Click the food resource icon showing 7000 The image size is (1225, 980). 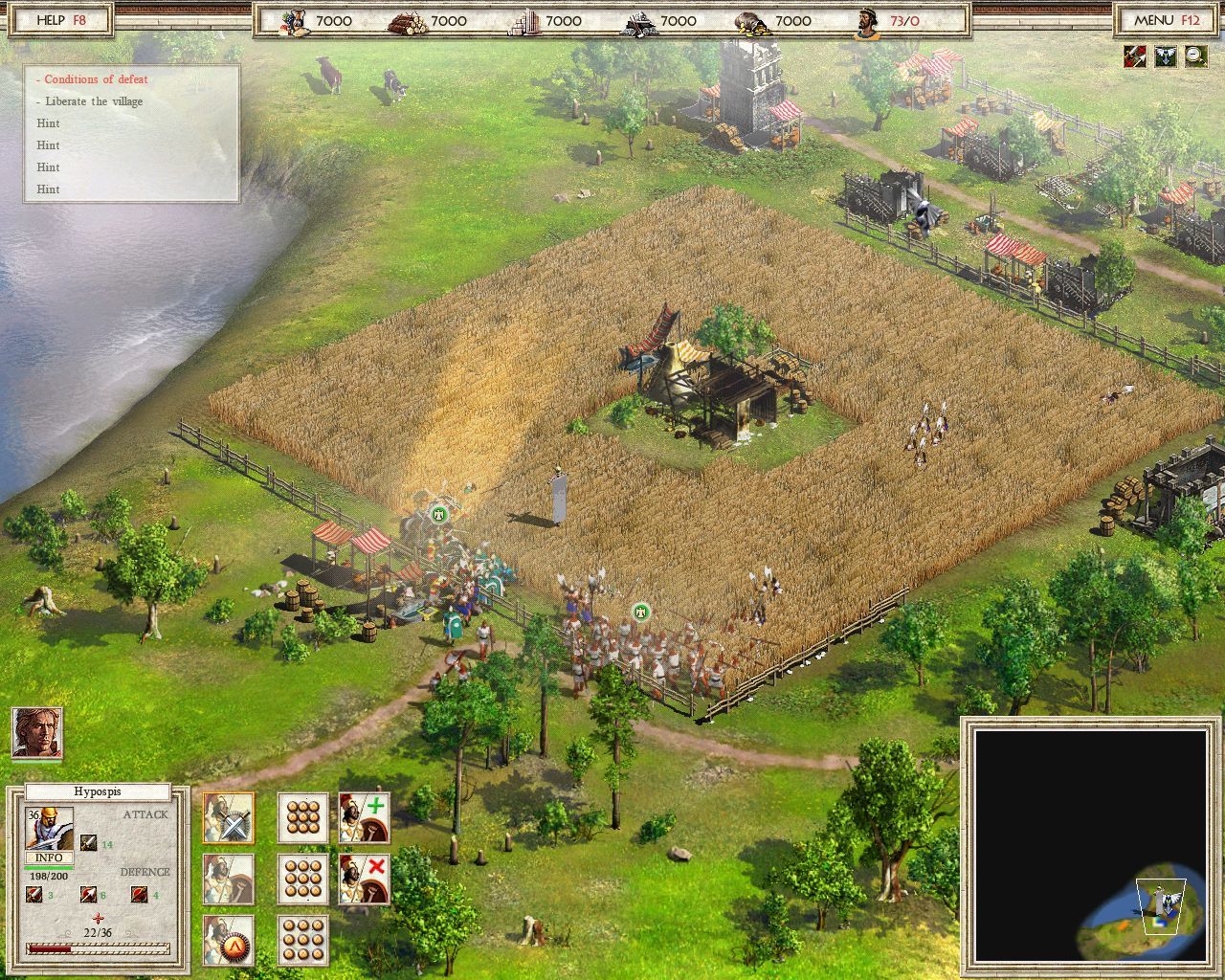[290, 19]
